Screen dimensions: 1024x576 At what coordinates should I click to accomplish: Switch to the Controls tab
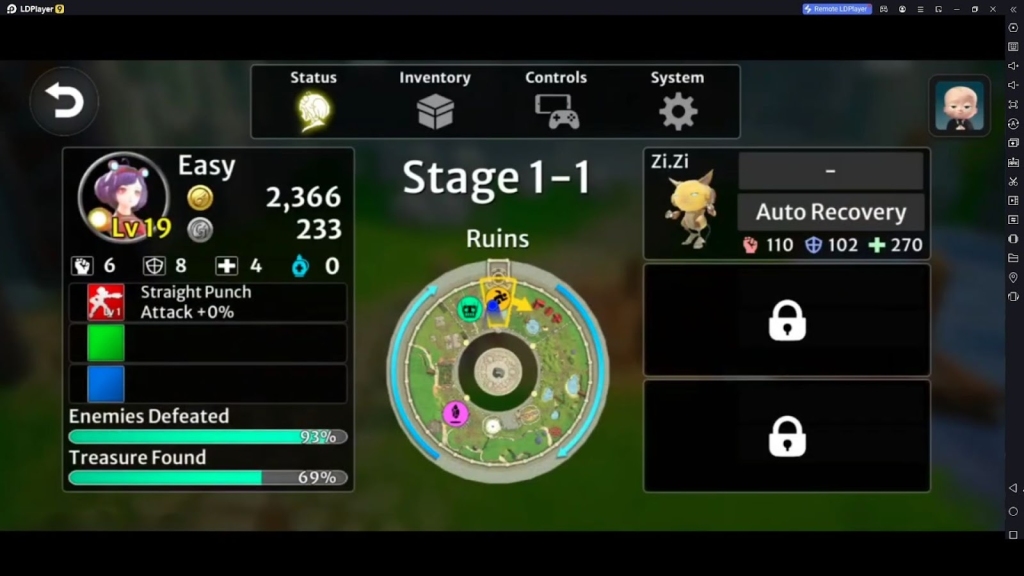tap(556, 101)
